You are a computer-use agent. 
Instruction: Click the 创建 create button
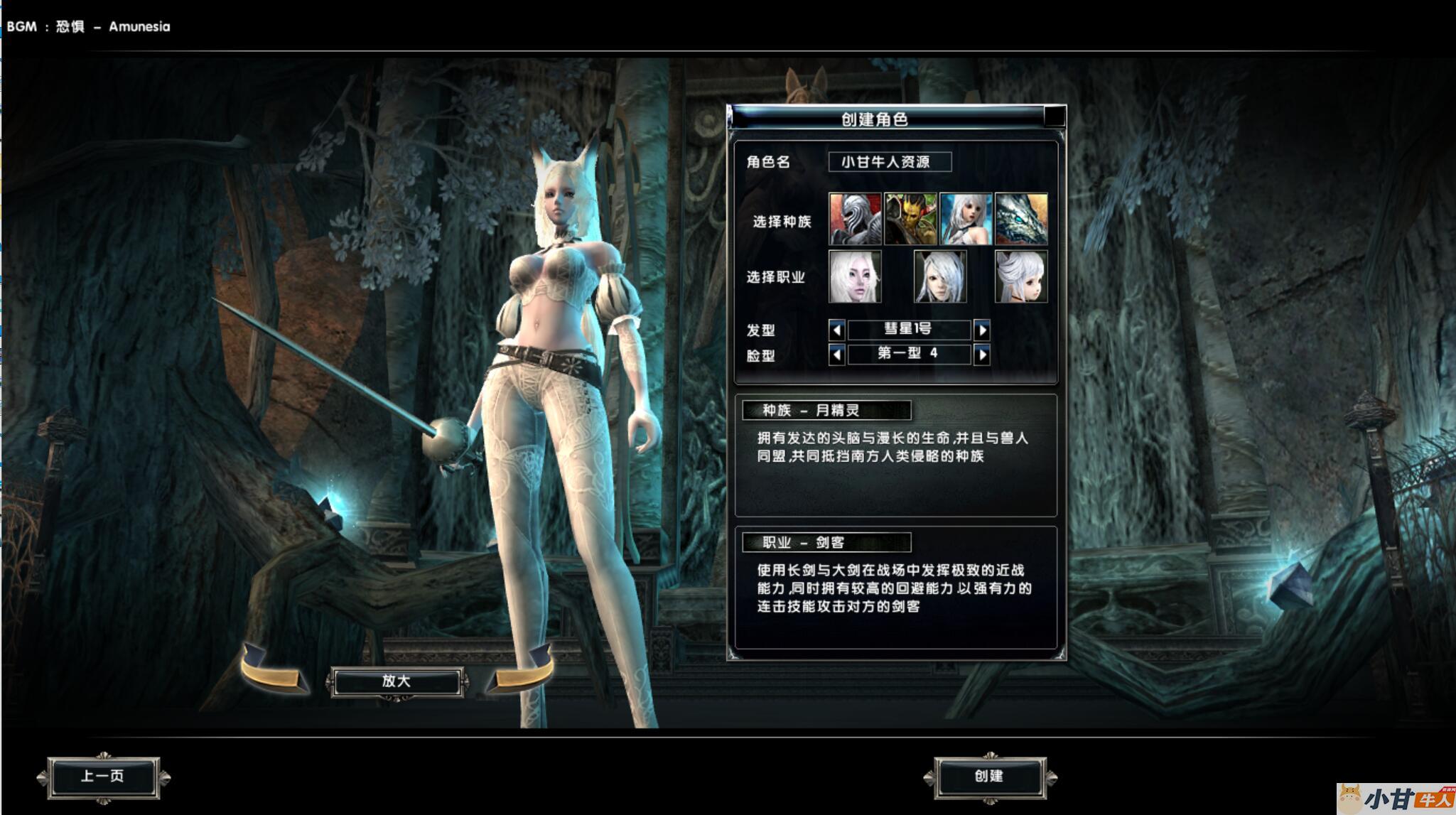tap(990, 777)
